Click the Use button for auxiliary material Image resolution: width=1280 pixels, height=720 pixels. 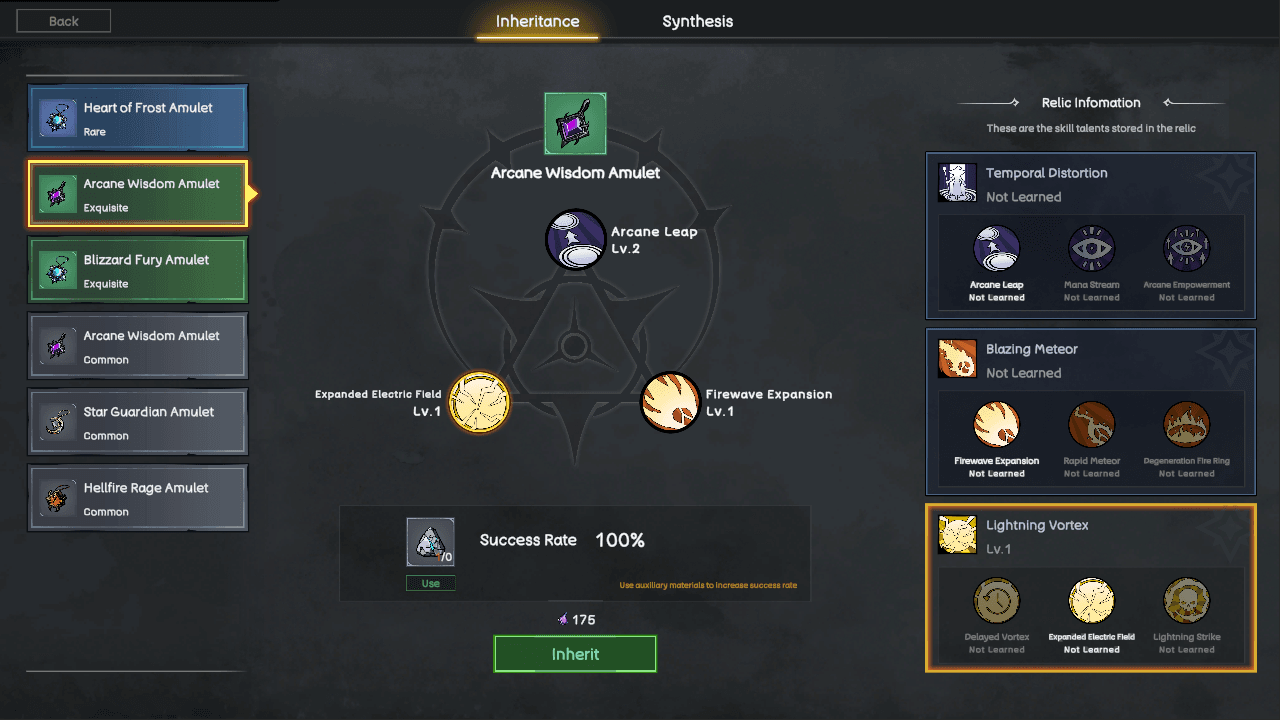(x=430, y=582)
